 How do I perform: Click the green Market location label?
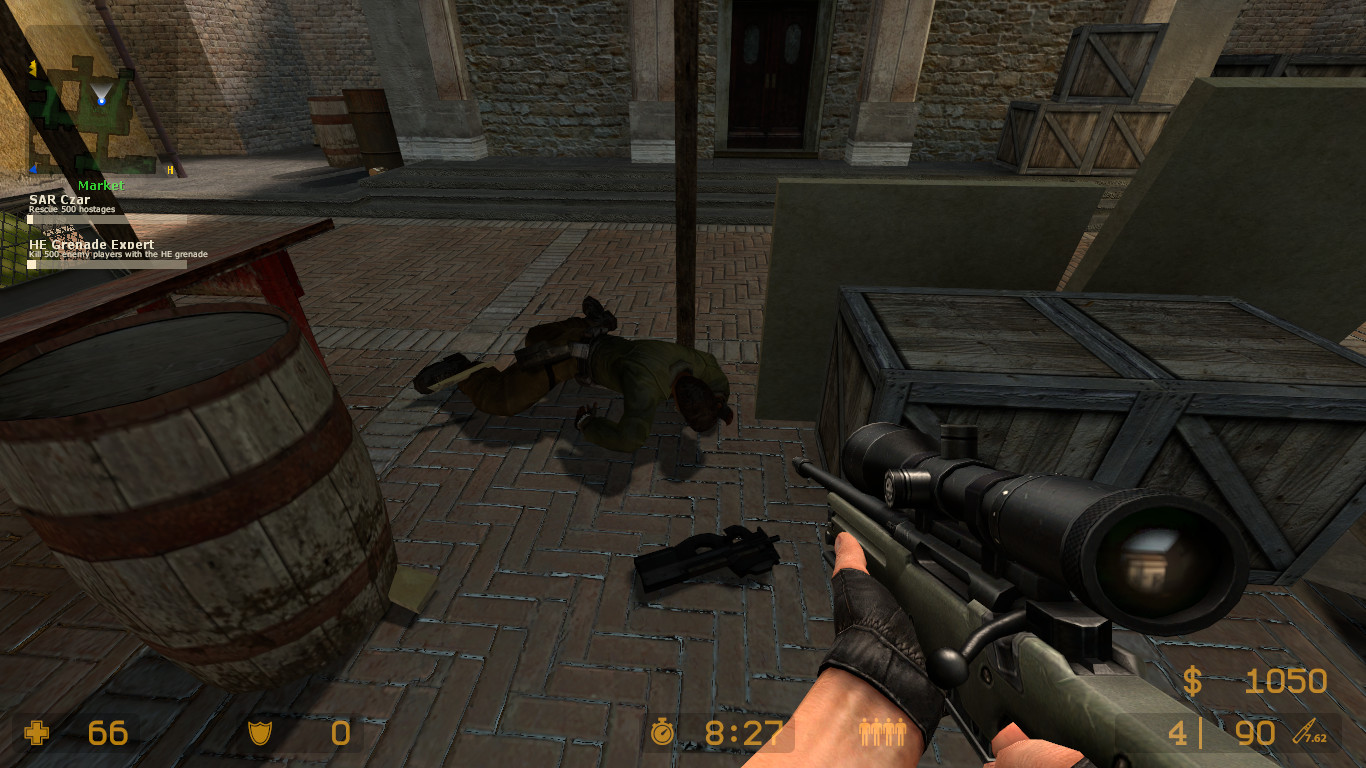102,184
